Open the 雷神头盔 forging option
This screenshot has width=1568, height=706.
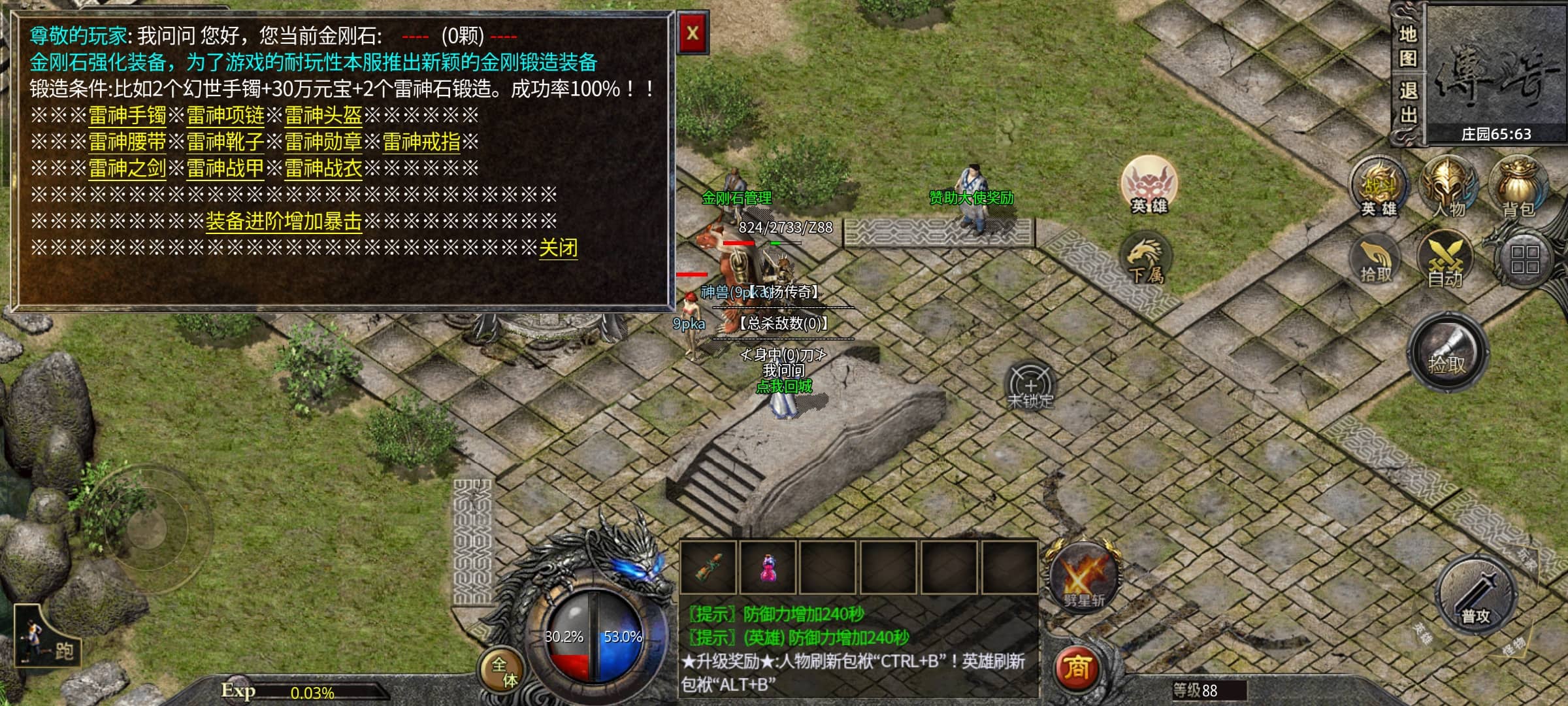pyautogui.click(x=323, y=116)
